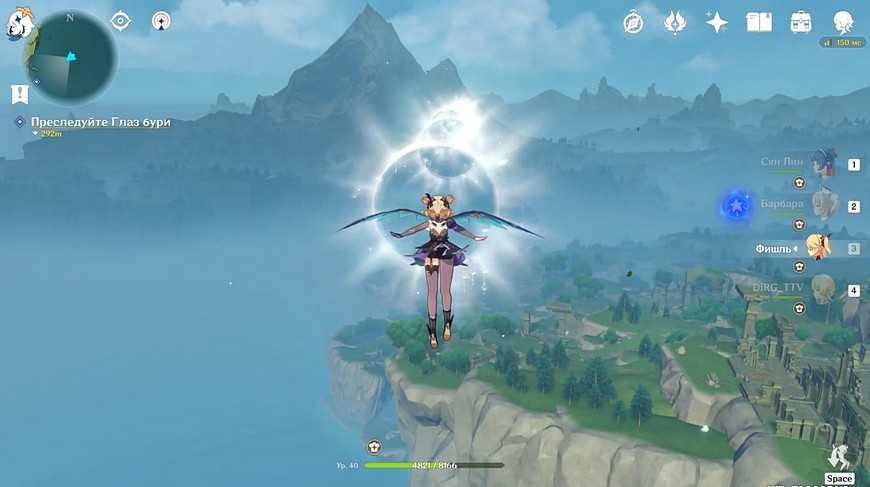The image size is (870, 487).
Task: Click the round gauge icon beside the eye
Action: click(x=161, y=20)
